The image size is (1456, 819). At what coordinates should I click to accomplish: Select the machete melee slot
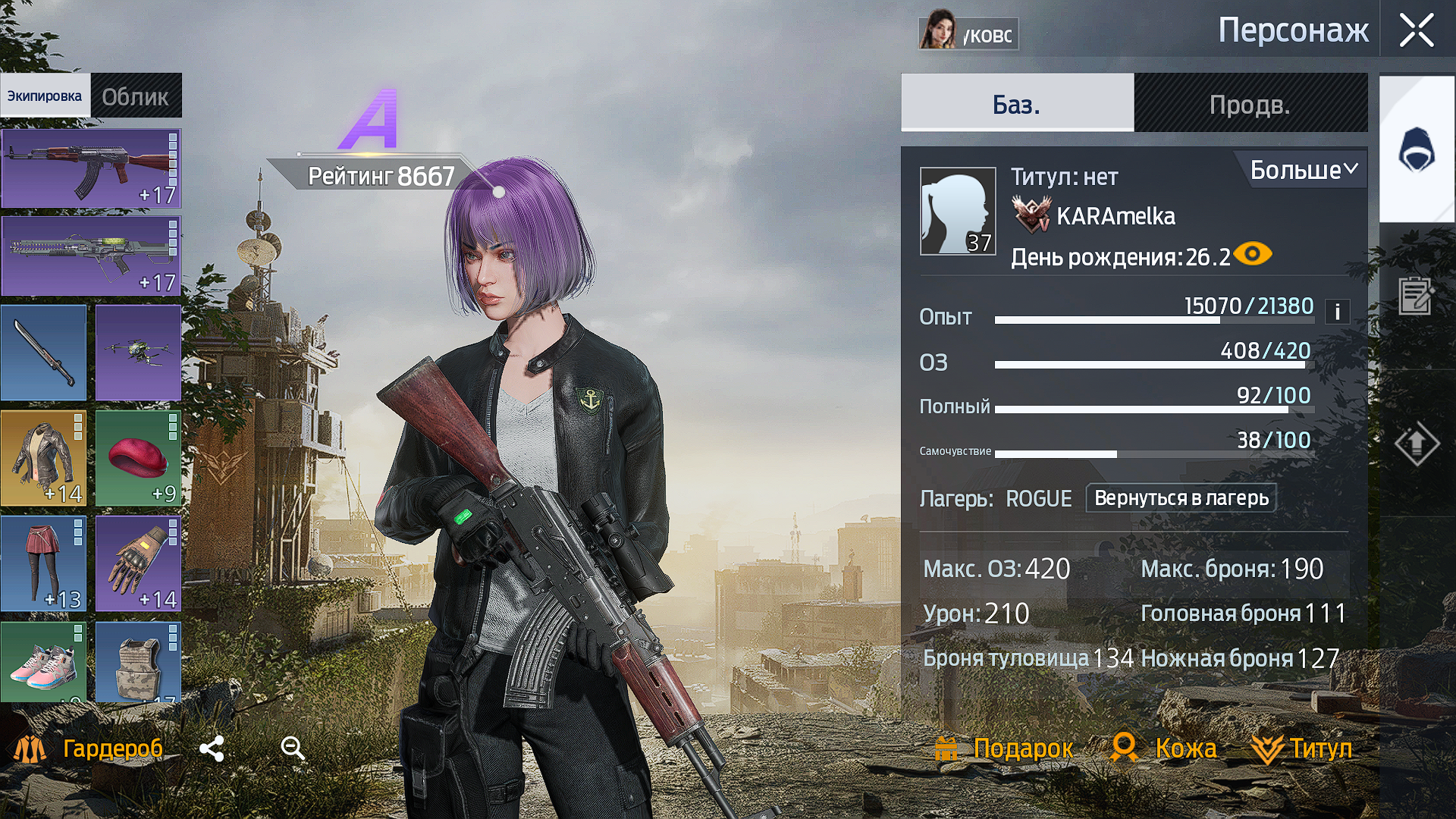point(44,353)
